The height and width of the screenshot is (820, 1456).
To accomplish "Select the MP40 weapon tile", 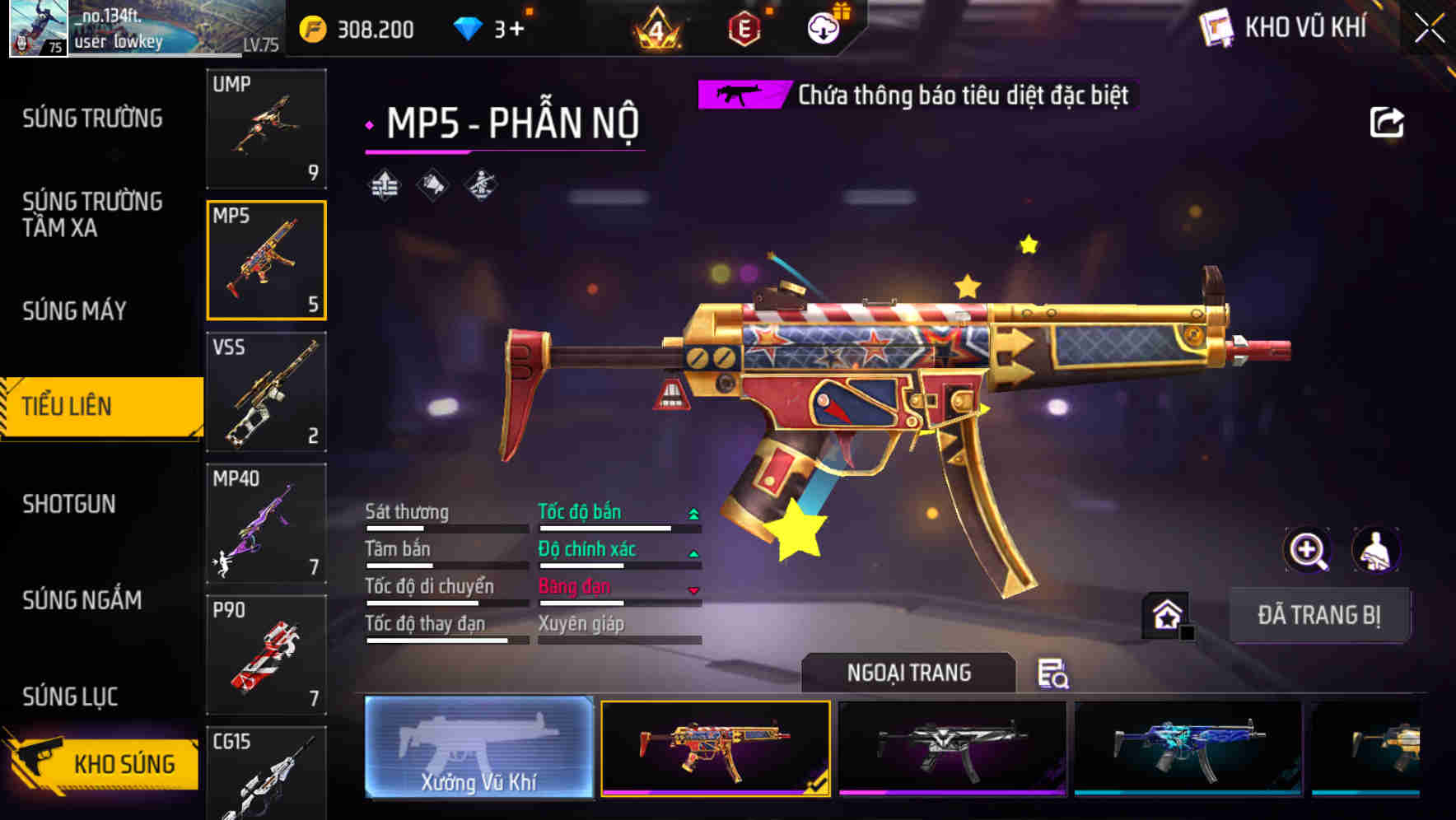I will point(266,524).
